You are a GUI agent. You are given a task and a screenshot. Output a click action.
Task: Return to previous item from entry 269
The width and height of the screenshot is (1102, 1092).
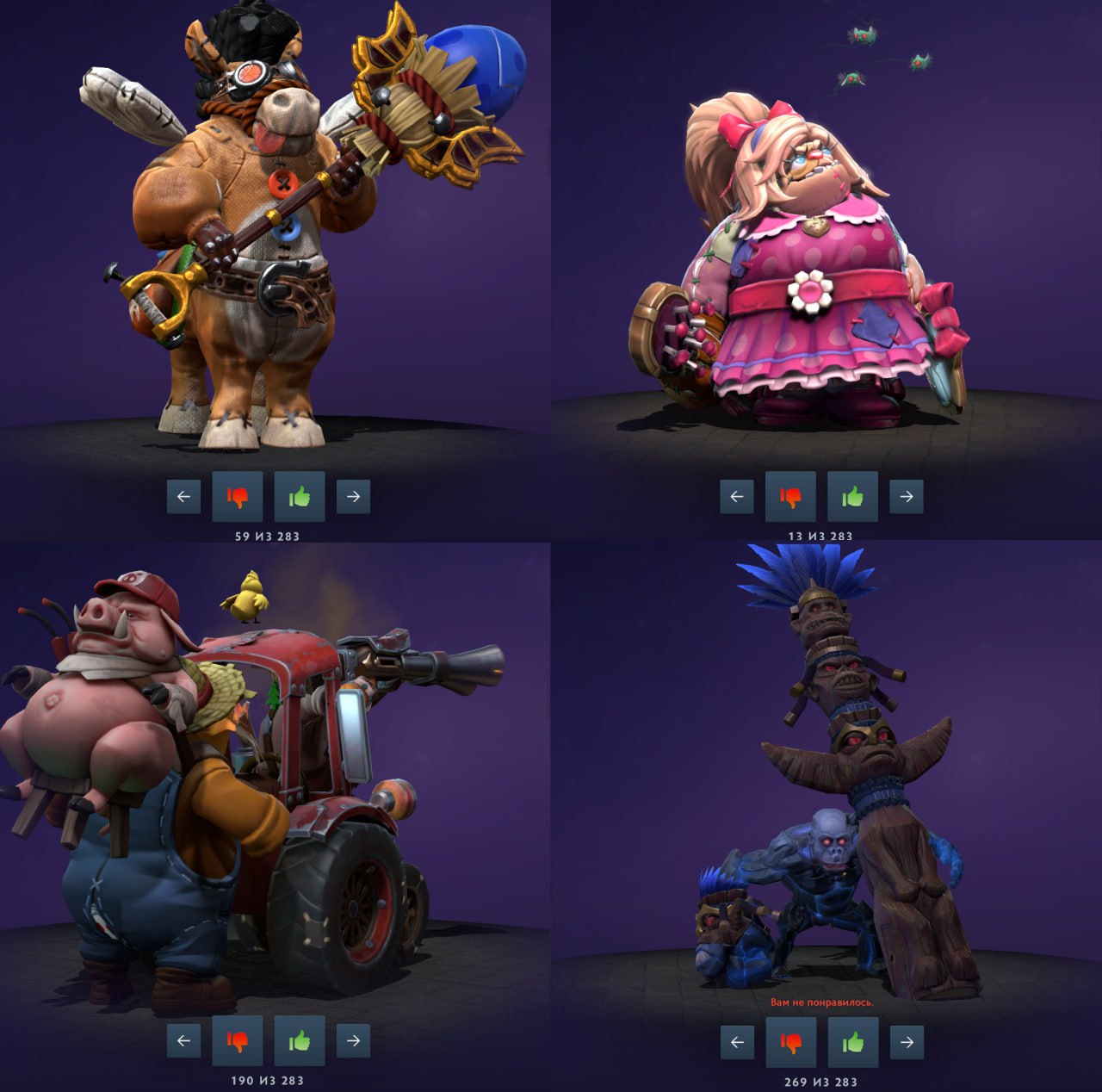point(737,1042)
